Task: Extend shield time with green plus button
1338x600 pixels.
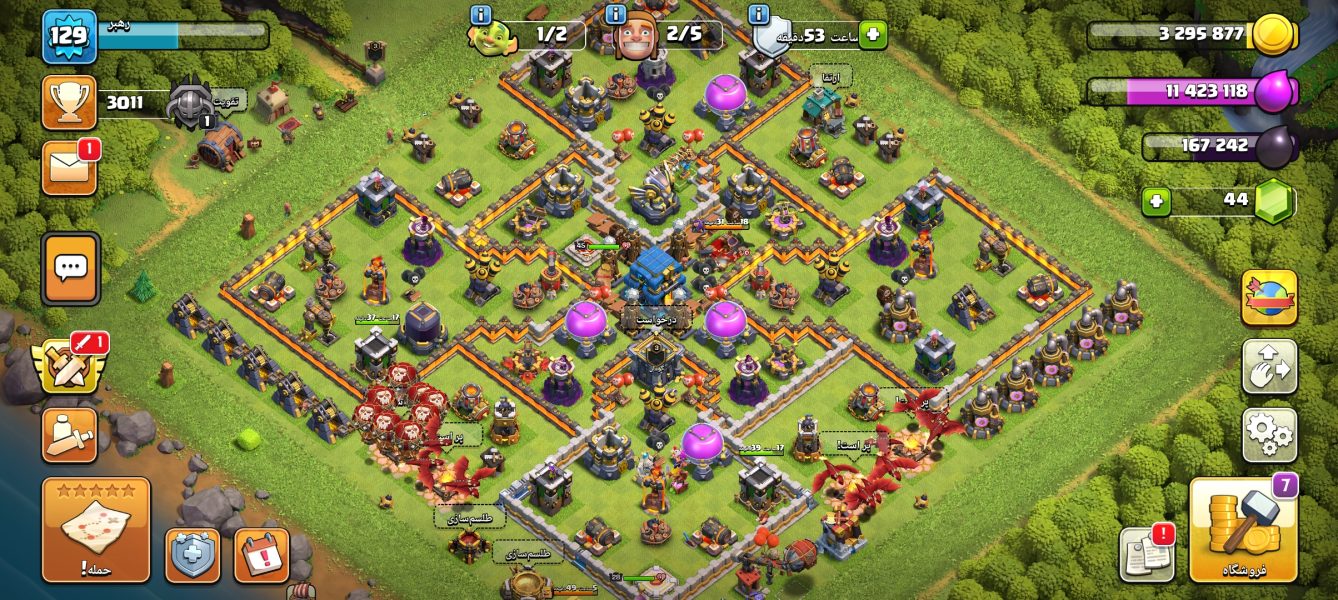Action: pos(872,35)
